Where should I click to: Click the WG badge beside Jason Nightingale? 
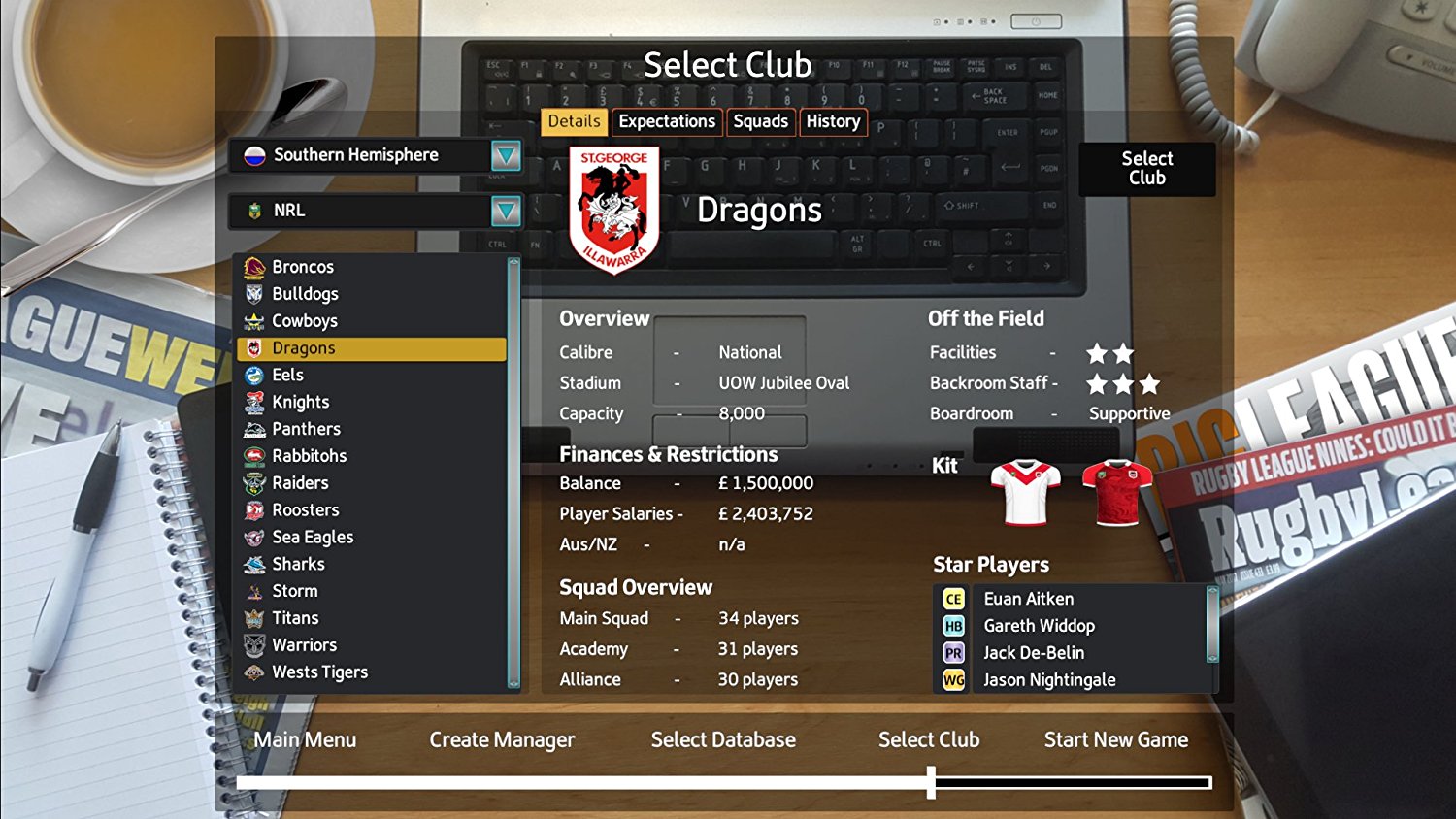[953, 679]
